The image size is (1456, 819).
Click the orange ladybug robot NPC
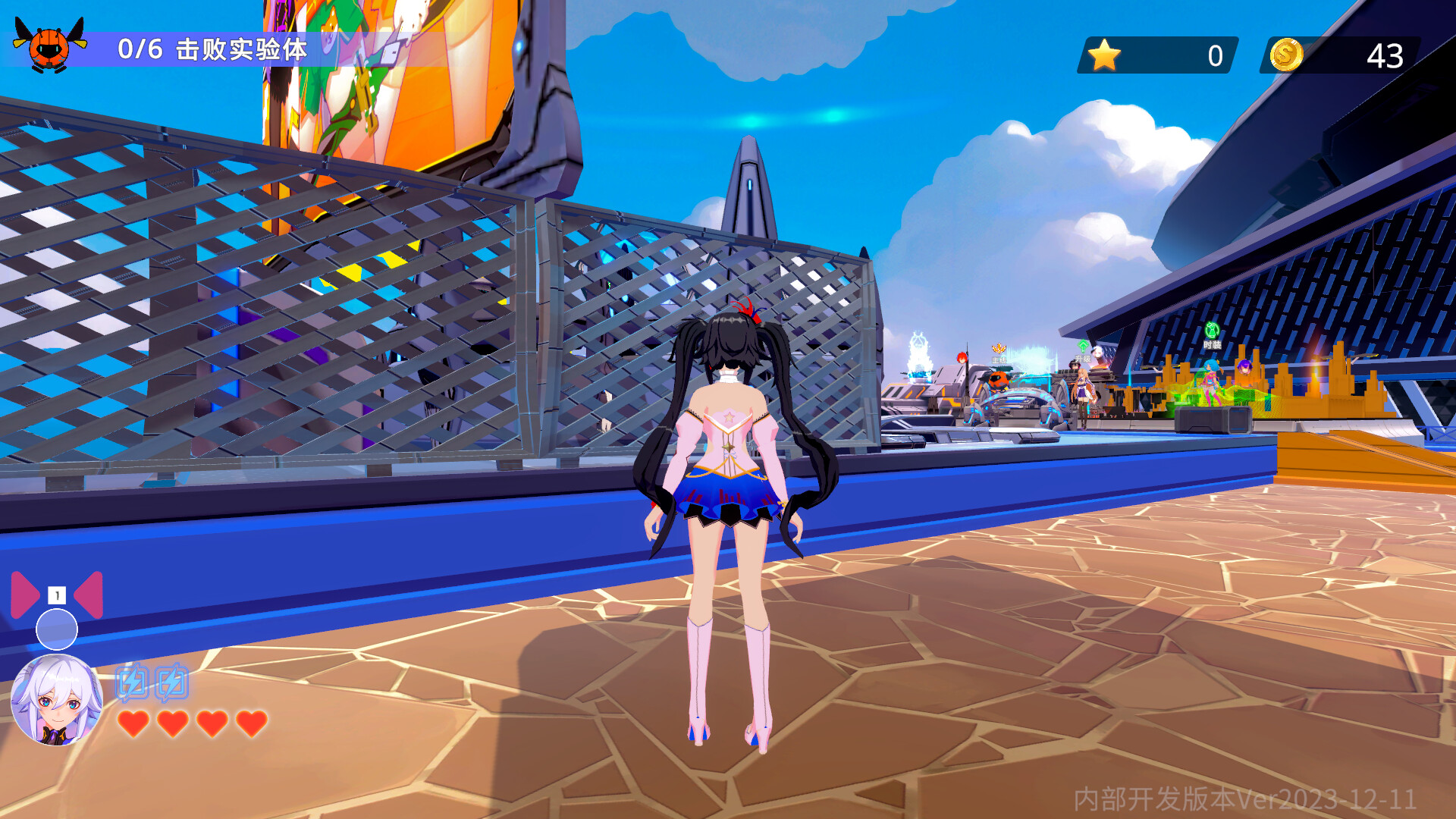tap(997, 381)
